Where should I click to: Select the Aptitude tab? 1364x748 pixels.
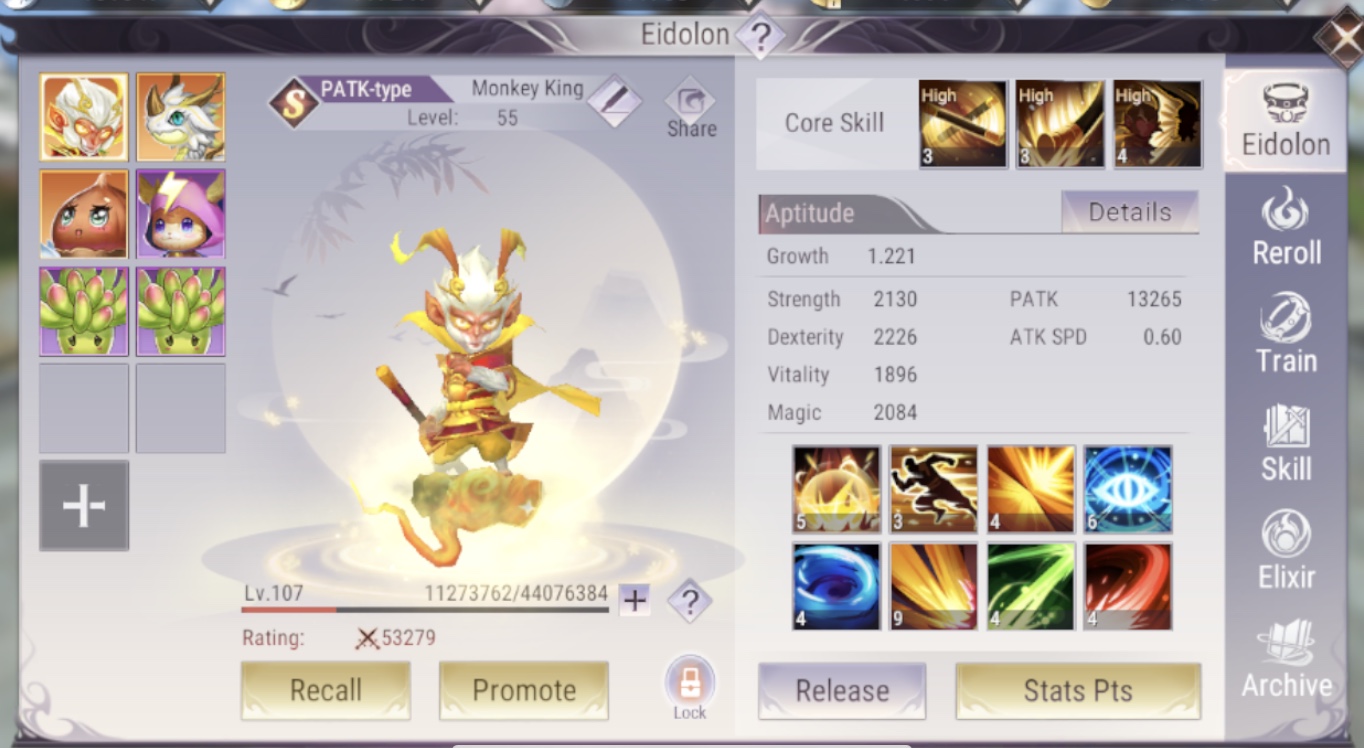(808, 212)
